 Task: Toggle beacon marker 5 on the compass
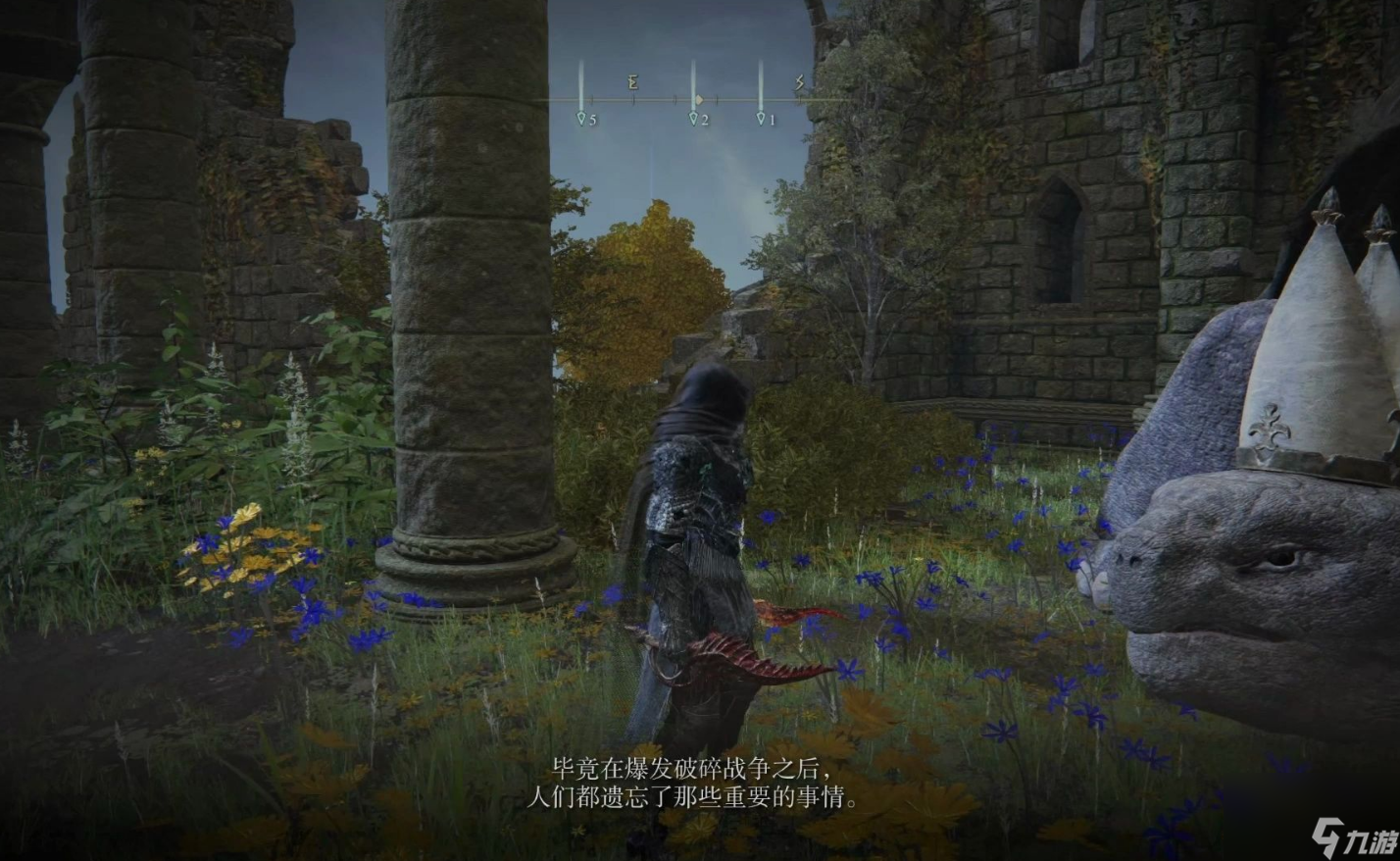581,119
